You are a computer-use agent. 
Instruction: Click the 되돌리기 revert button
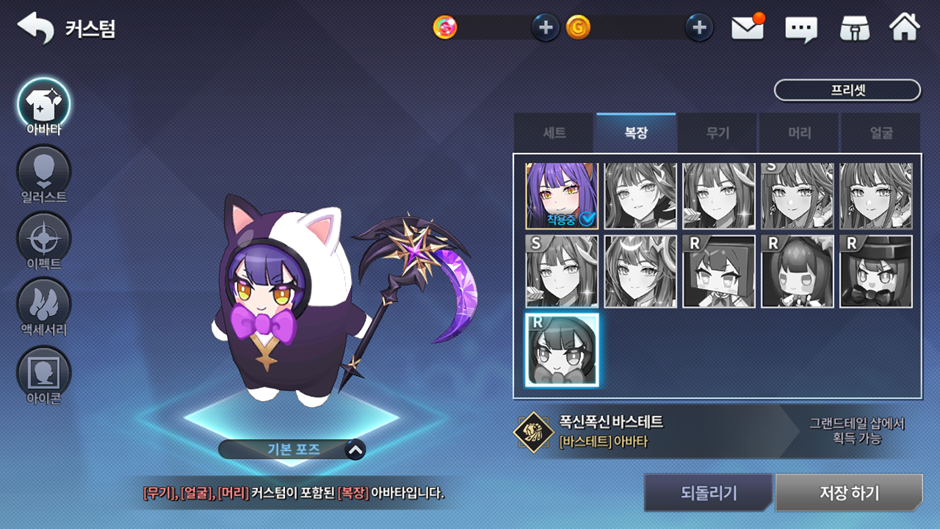click(708, 493)
